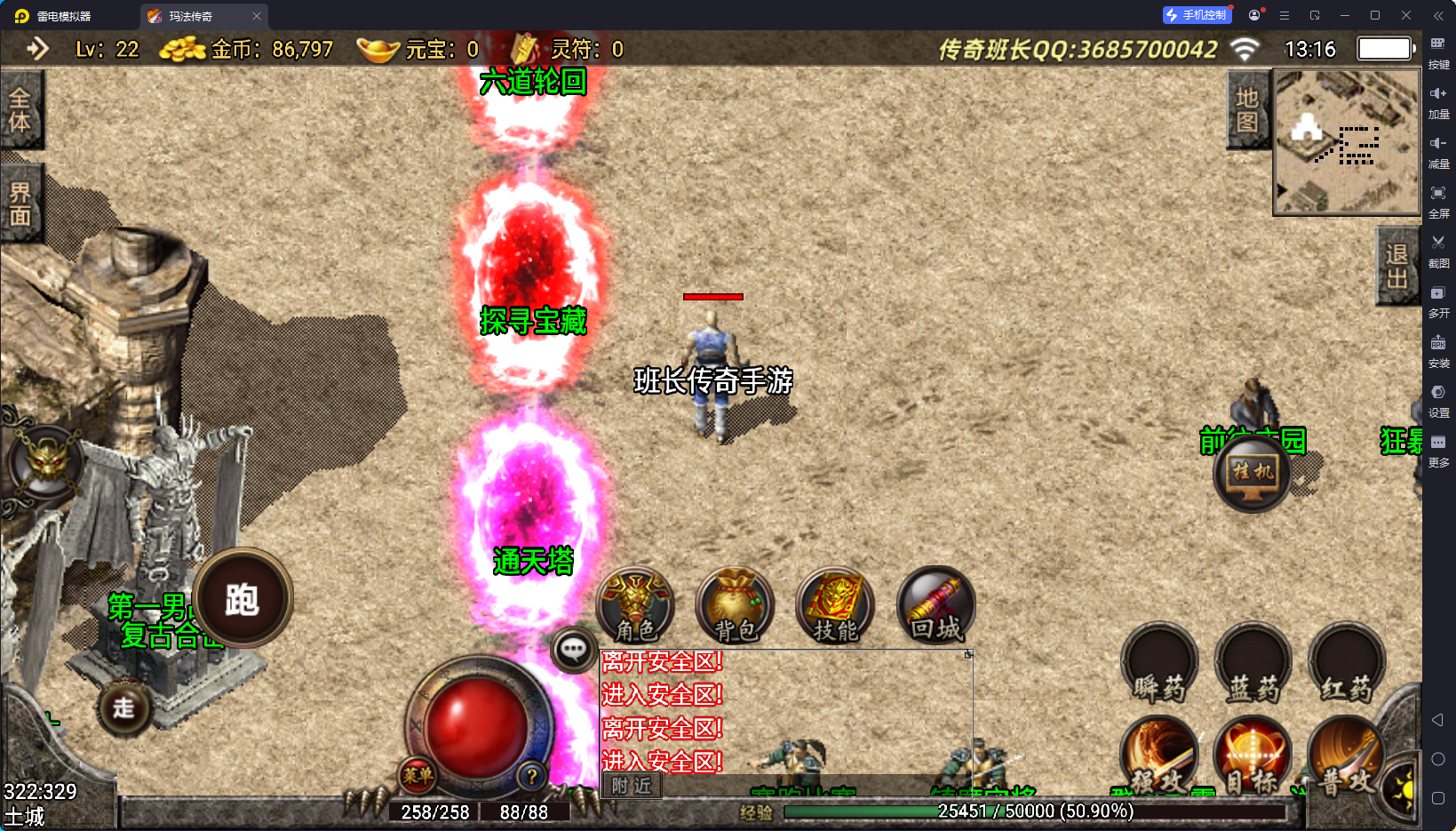Tap the 退出 exit button
The width and height of the screenshot is (1456, 831).
tap(1396, 266)
